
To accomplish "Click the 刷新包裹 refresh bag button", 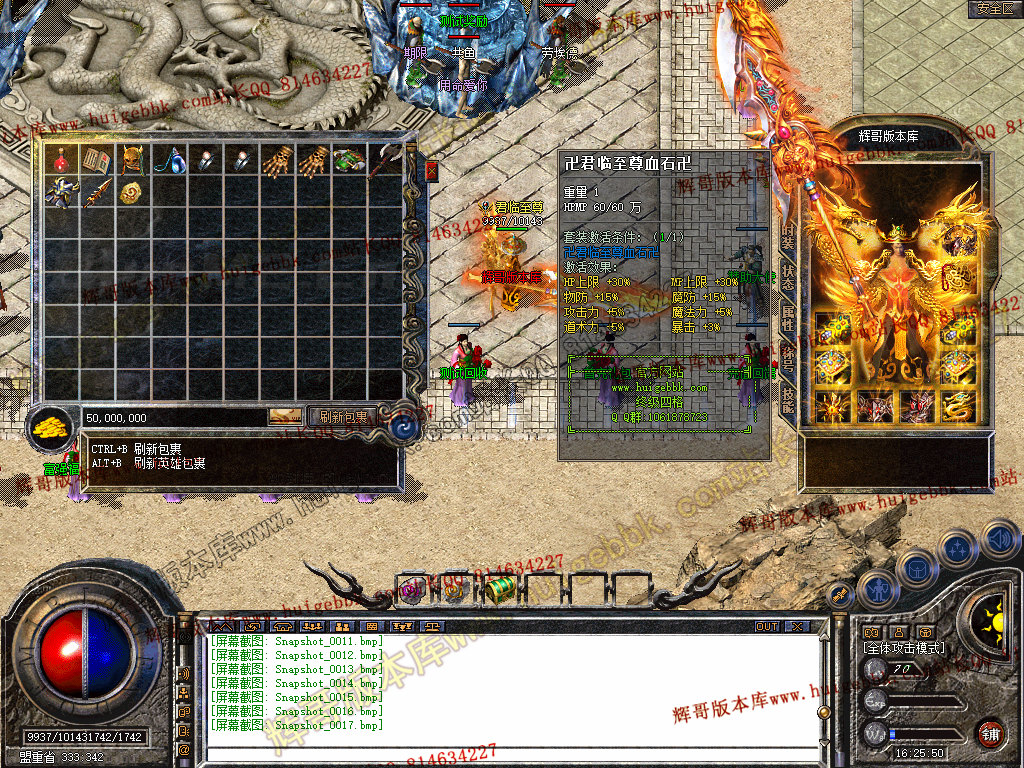I will [x=343, y=417].
